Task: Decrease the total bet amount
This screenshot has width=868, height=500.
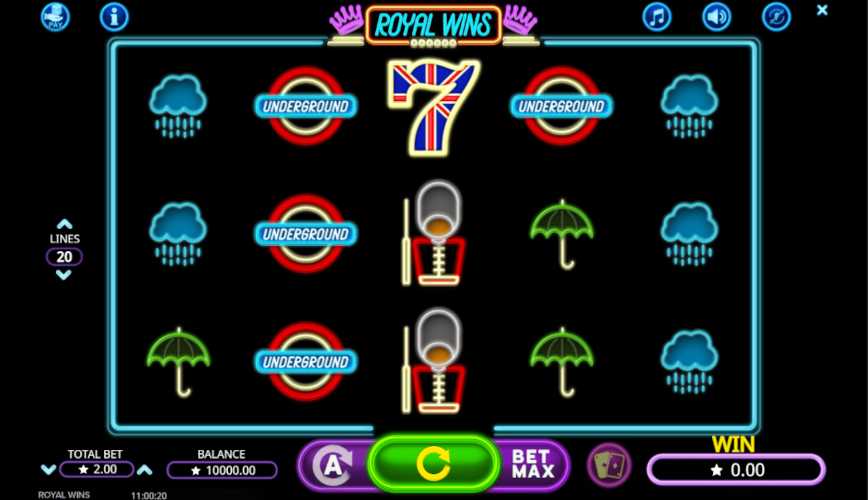Action: point(48,470)
